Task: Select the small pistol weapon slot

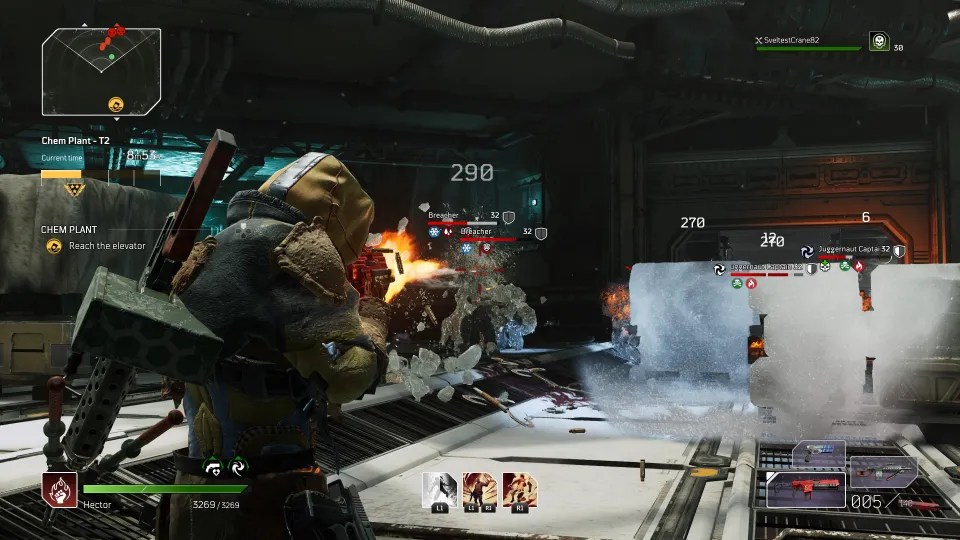Action: tap(818, 453)
